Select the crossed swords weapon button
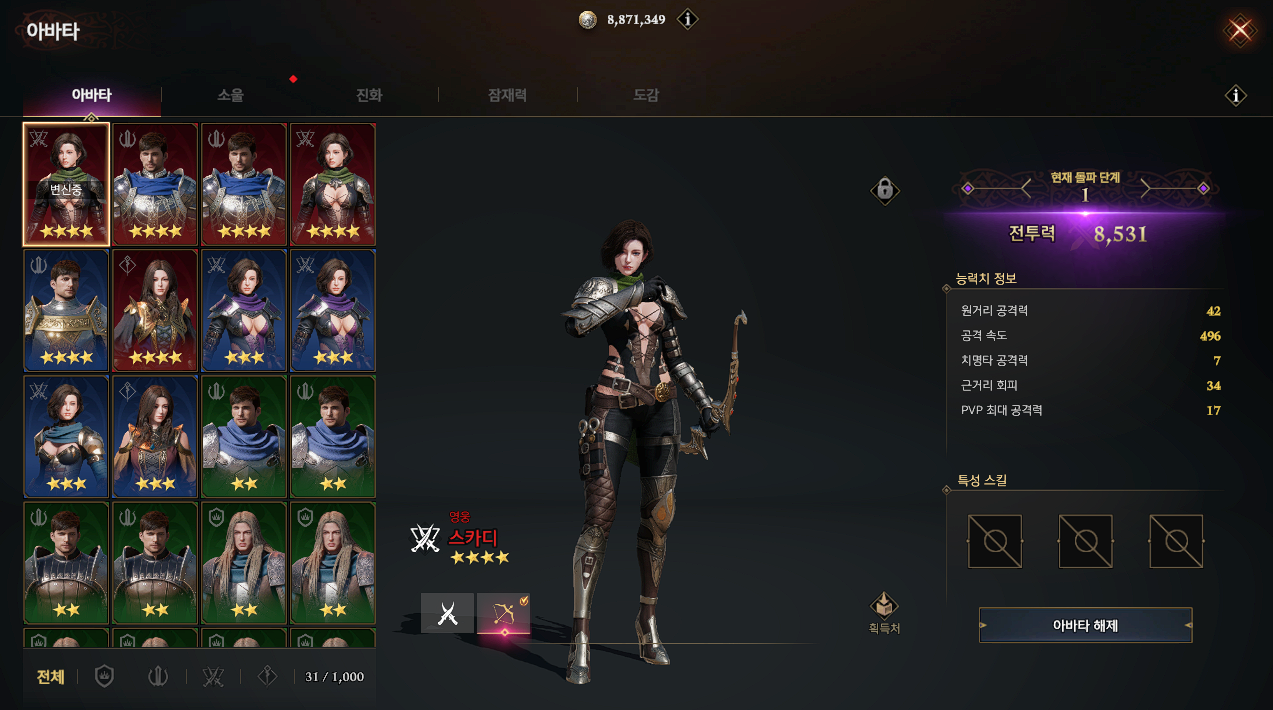This screenshot has height=710, width=1273. (447, 614)
